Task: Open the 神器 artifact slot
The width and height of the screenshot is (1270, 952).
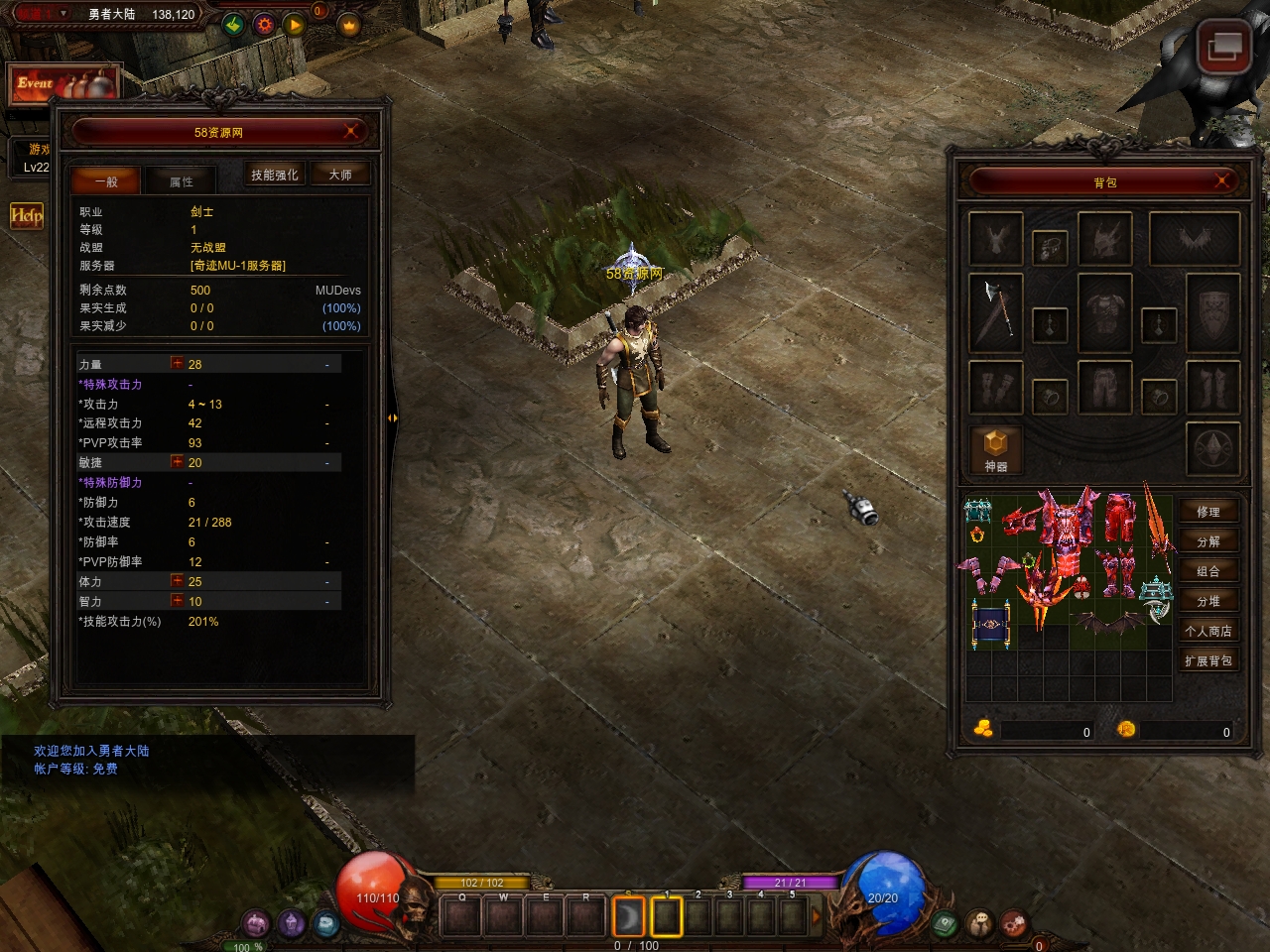Action: tap(996, 449)
